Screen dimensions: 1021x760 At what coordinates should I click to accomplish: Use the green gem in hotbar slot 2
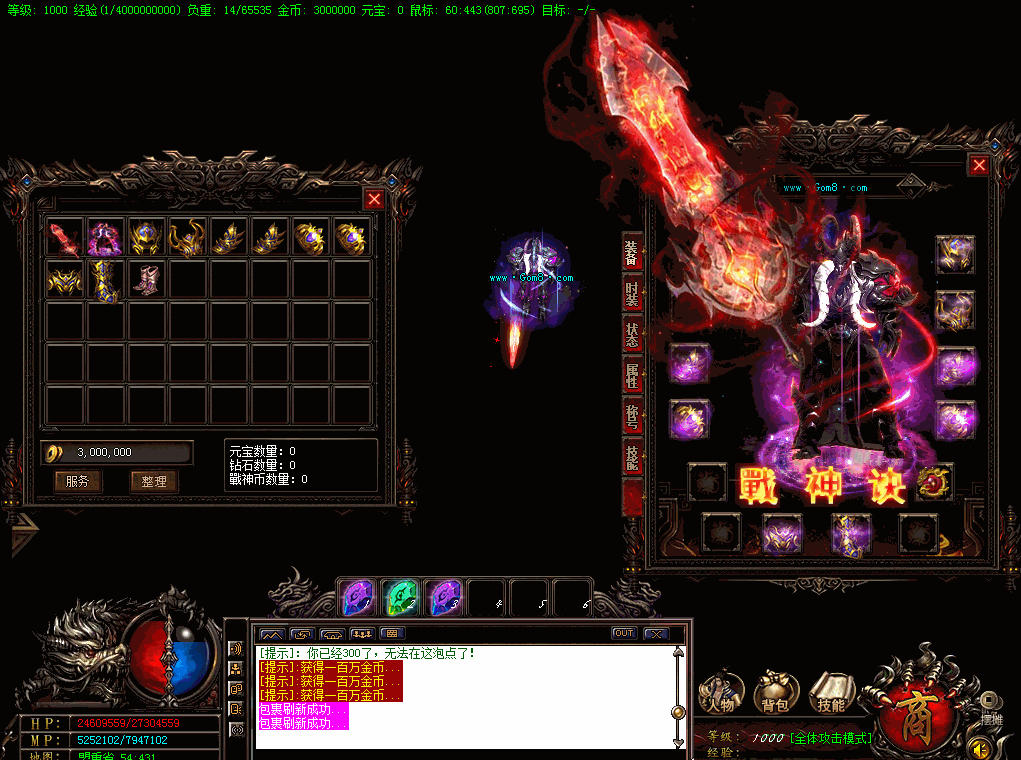[400, 597]
